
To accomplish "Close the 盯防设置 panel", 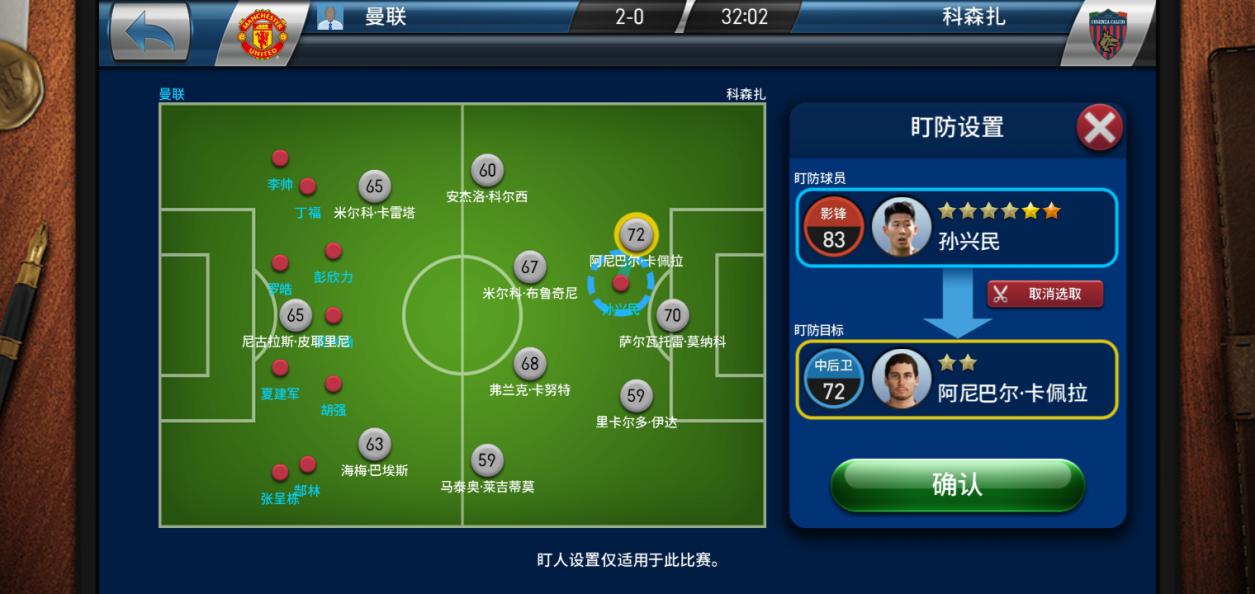I will [1099, 129].
